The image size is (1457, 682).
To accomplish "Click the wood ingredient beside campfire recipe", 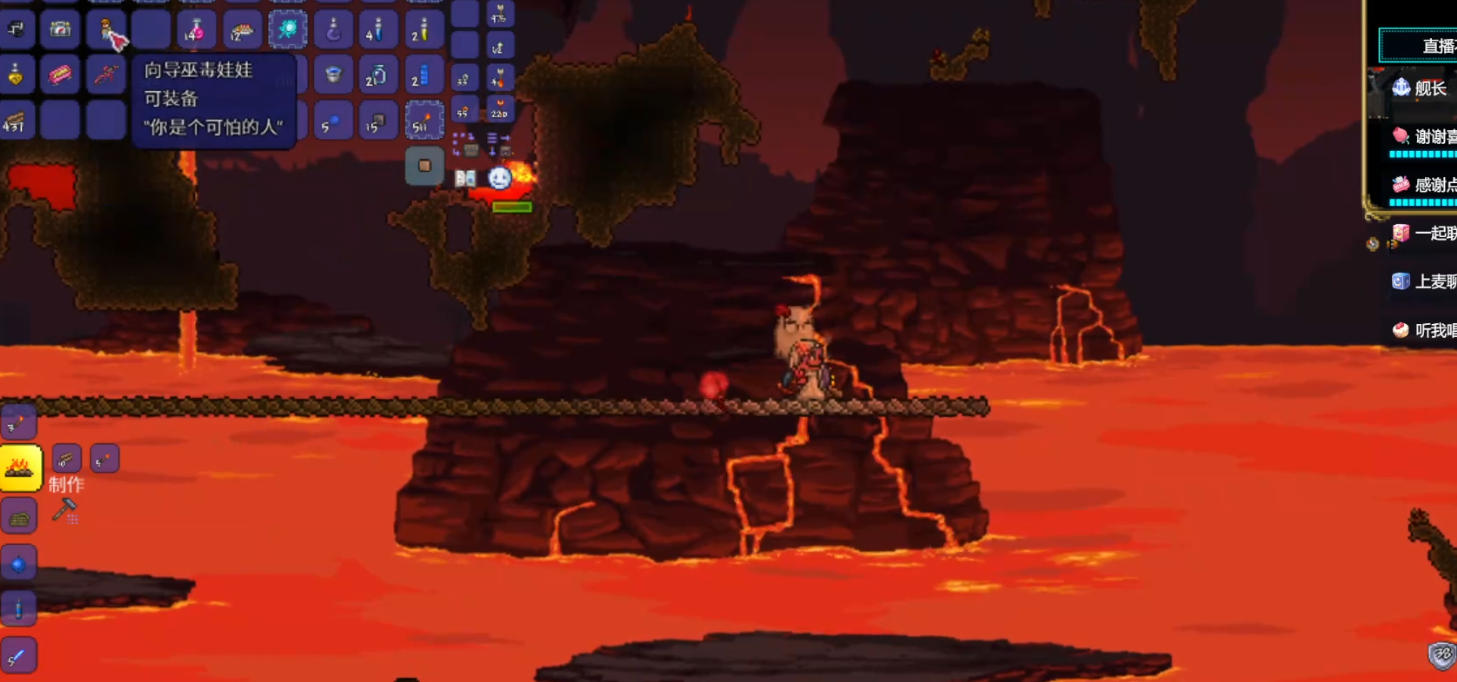I will coord(67,459).
